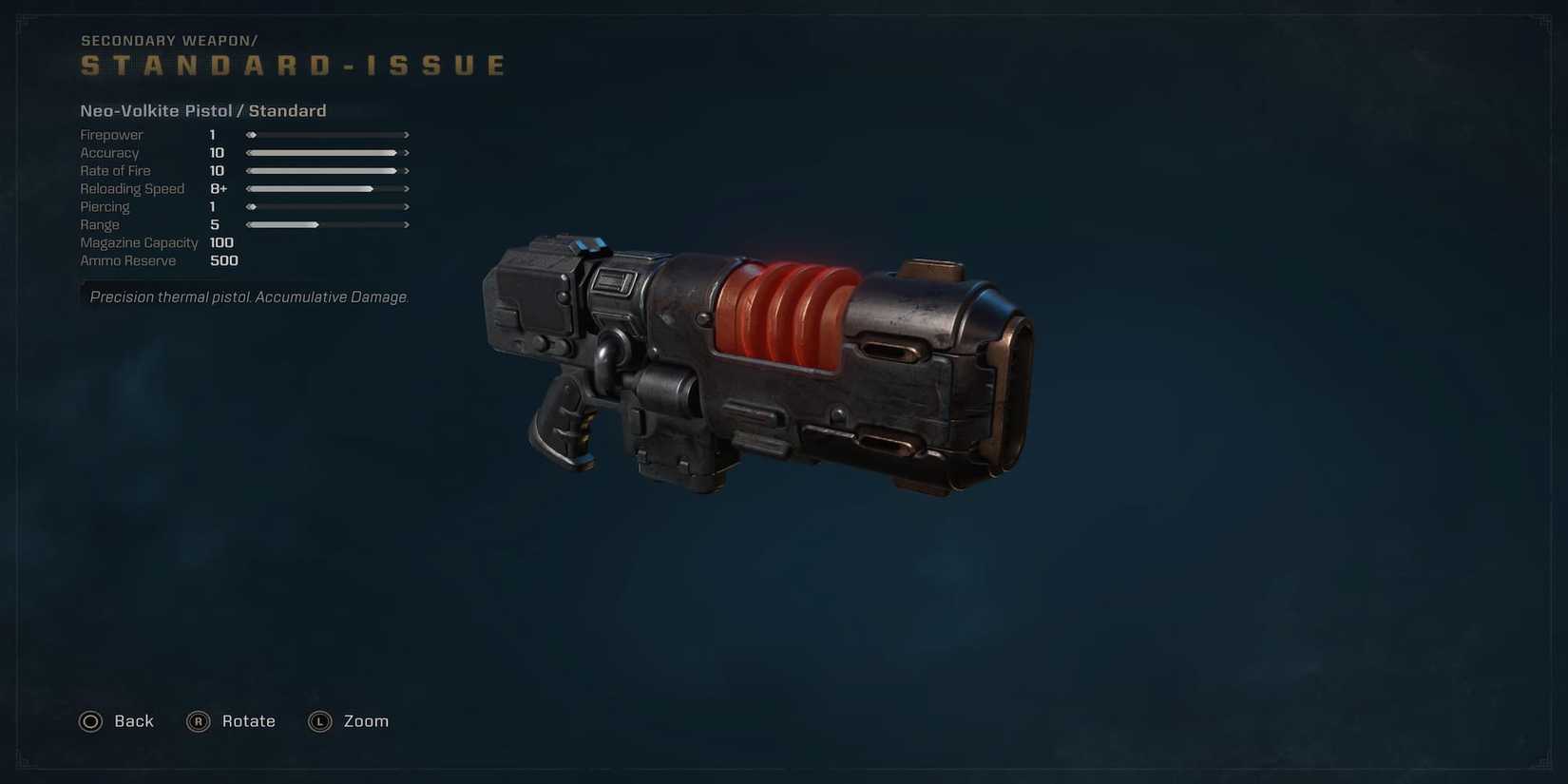This screenshot has width=1568, height=784.
Task: Click the Rotate label
Action: click(x=248, y=721)
